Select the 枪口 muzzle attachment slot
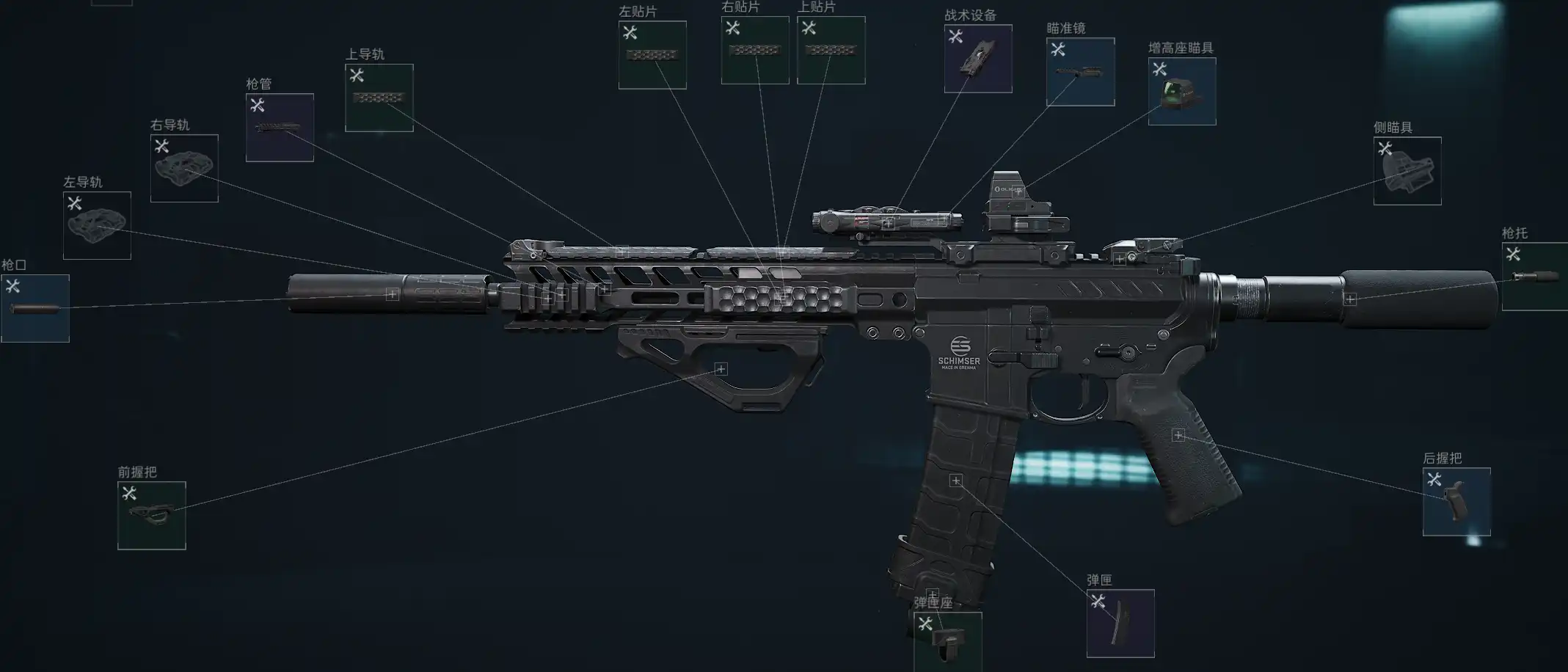 [x=35, y=308]
